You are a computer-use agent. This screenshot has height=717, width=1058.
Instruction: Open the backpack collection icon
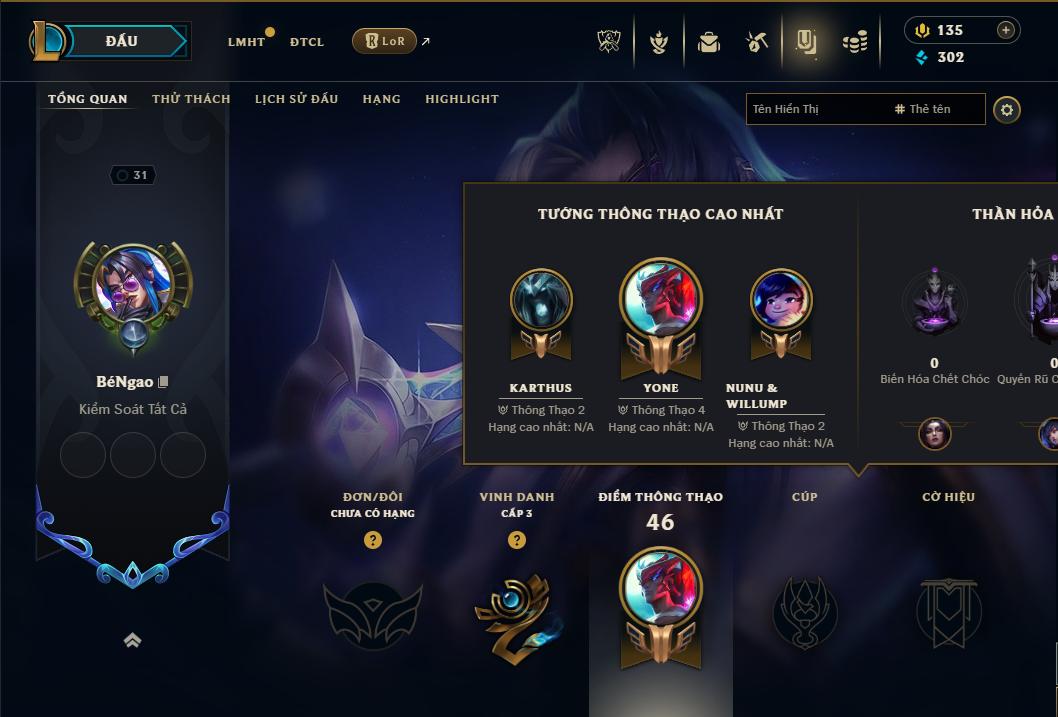coord(709,42)
